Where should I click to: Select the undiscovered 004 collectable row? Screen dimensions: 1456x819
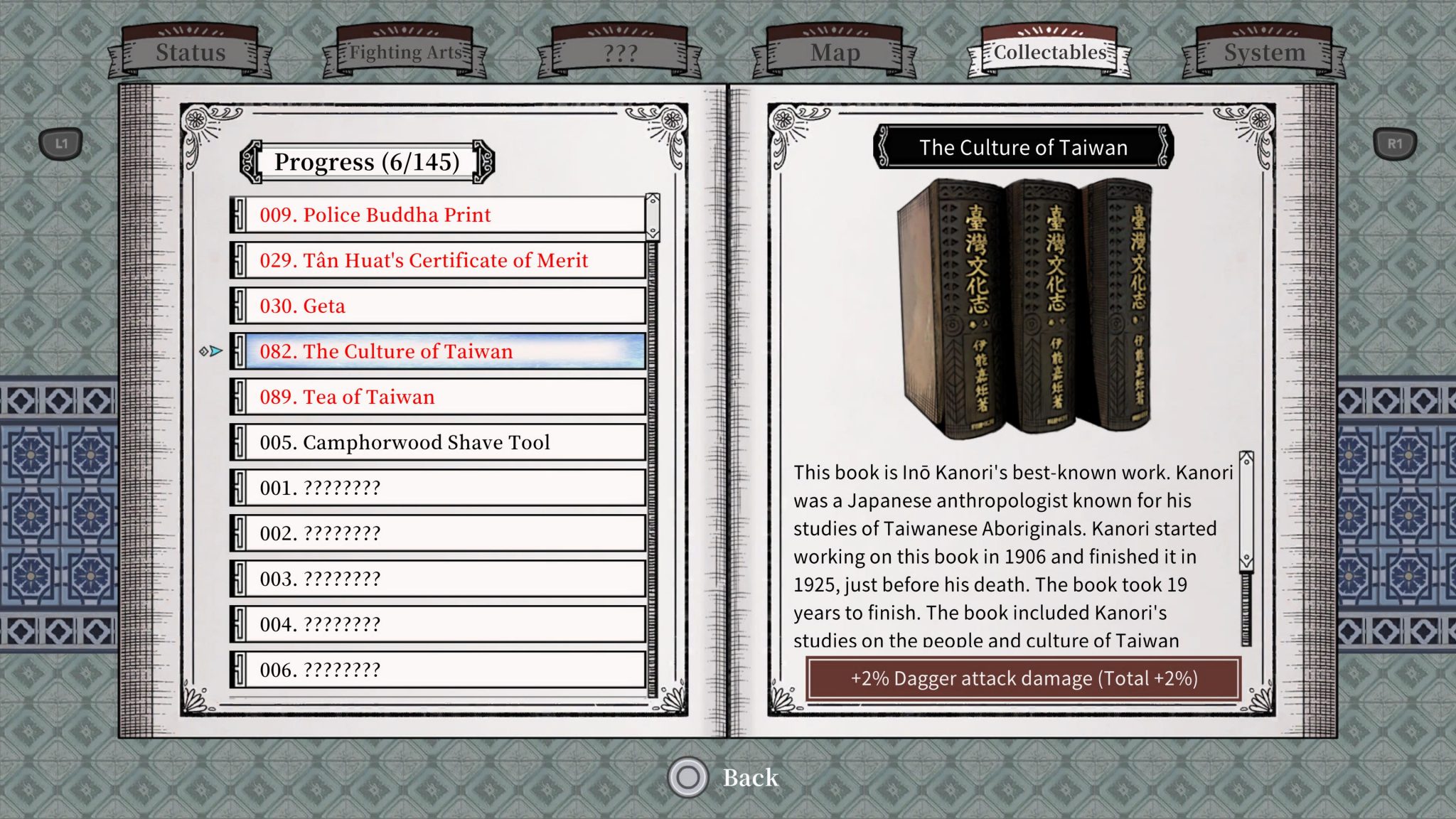438,624
